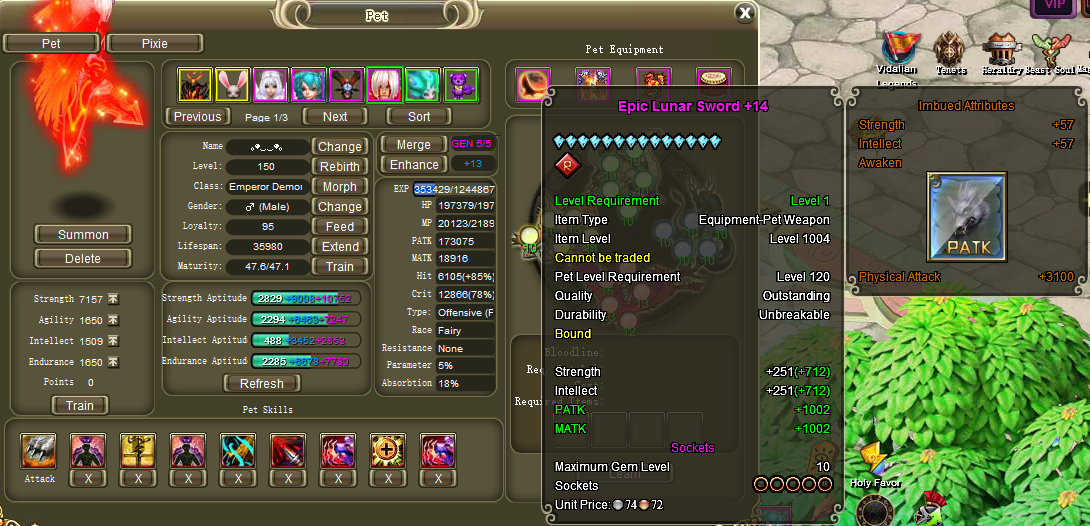Click the VIP button
The width and height of the screenshot is (1090, 526).
pyautogui.click(x=1054, y=7)
